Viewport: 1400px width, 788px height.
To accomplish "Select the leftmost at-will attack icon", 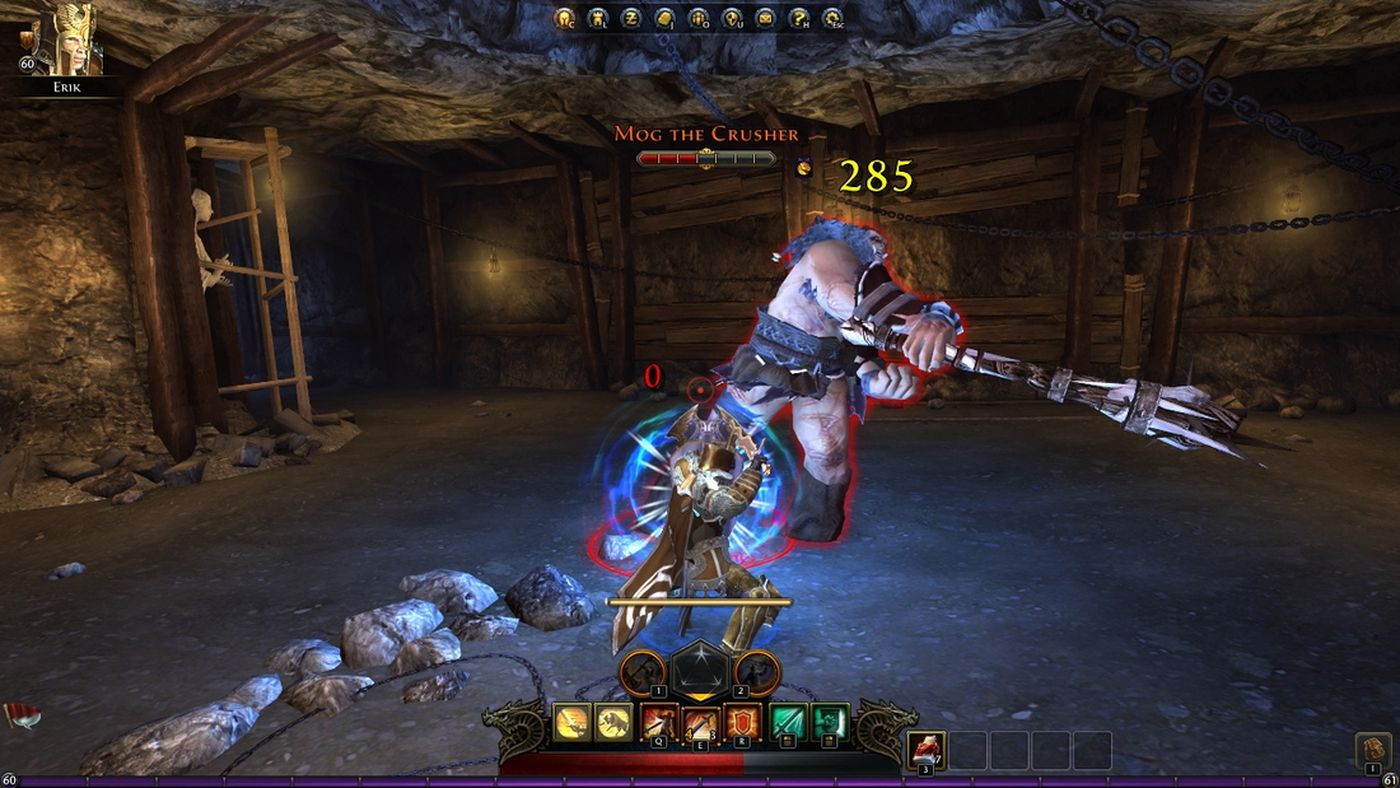I will point(570,721).
